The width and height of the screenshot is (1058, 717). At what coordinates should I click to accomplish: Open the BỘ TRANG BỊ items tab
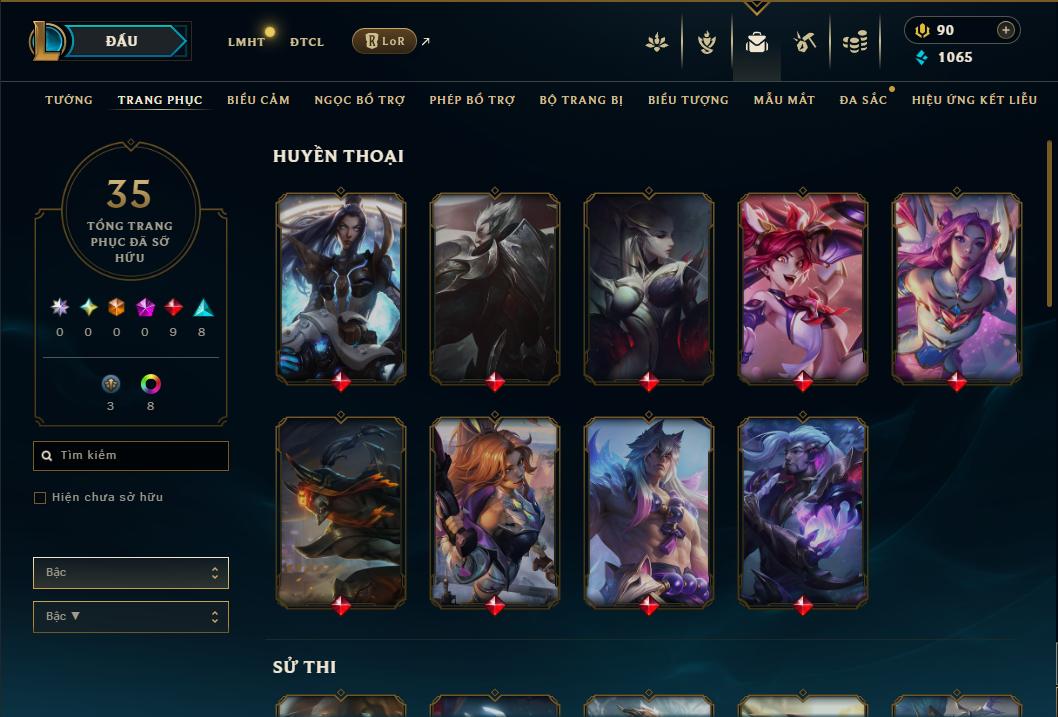pos(581,100)
